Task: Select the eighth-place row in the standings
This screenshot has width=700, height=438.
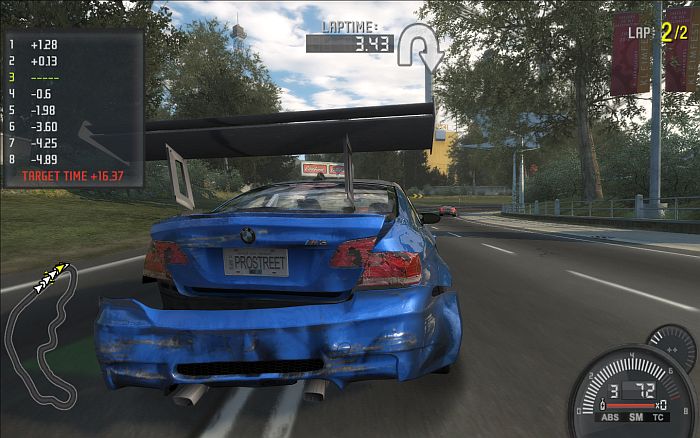Action: coord(40,158)
